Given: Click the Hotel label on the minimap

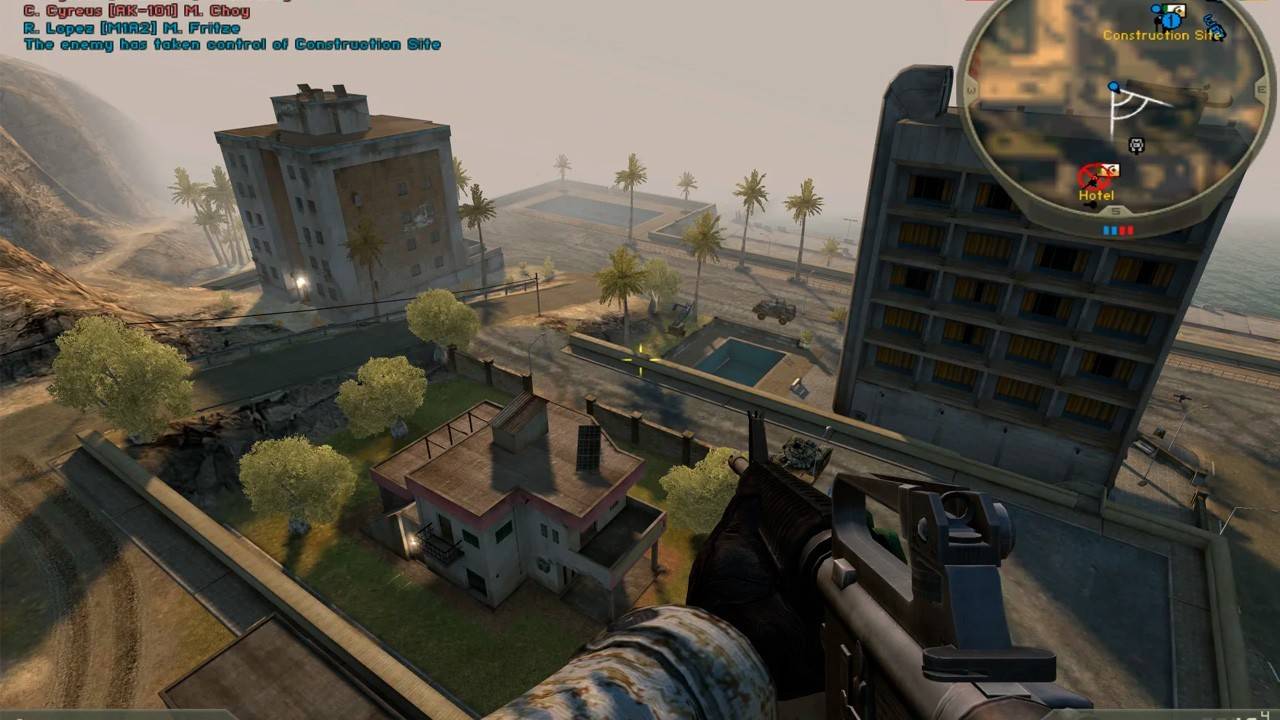Looking at the screenshot, I should [x=1097, y=195].
